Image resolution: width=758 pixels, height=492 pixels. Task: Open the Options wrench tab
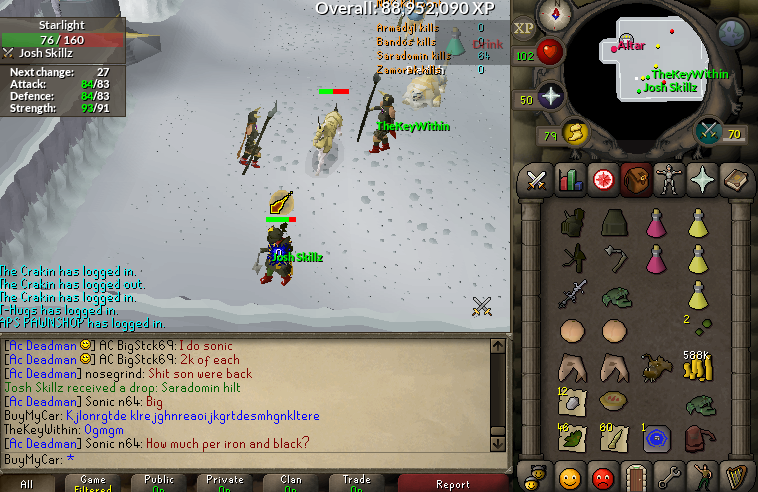(669, 473)
